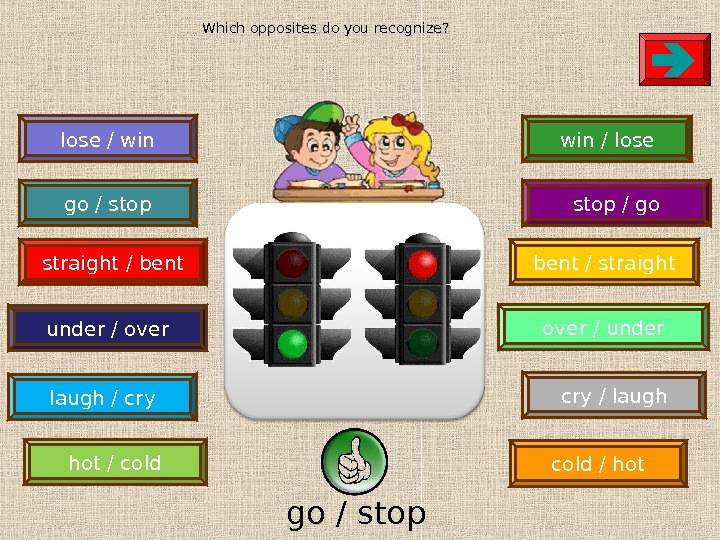
Task: Click the green thumbs-up icon
Action: 354,463
